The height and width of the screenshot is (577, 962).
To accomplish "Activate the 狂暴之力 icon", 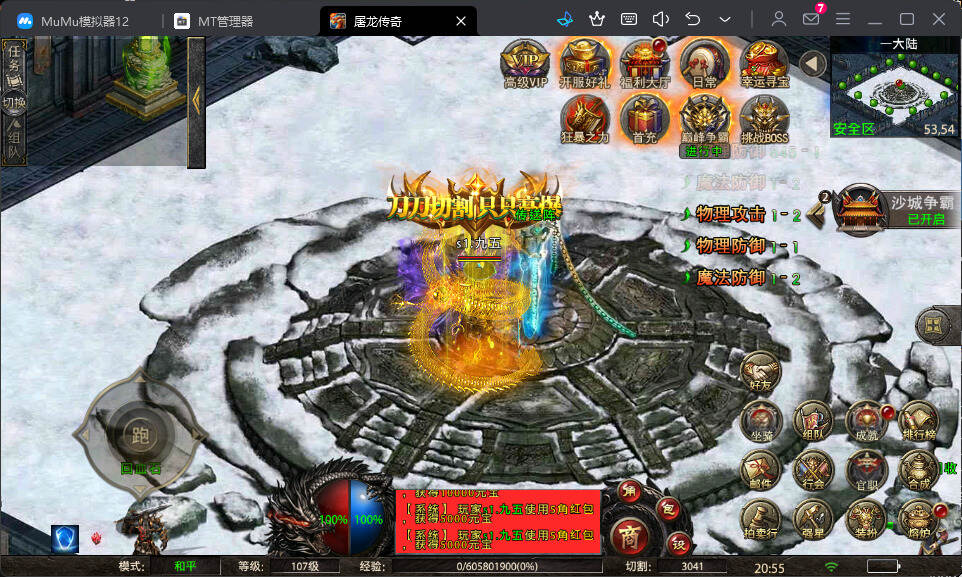I will 584,120.
